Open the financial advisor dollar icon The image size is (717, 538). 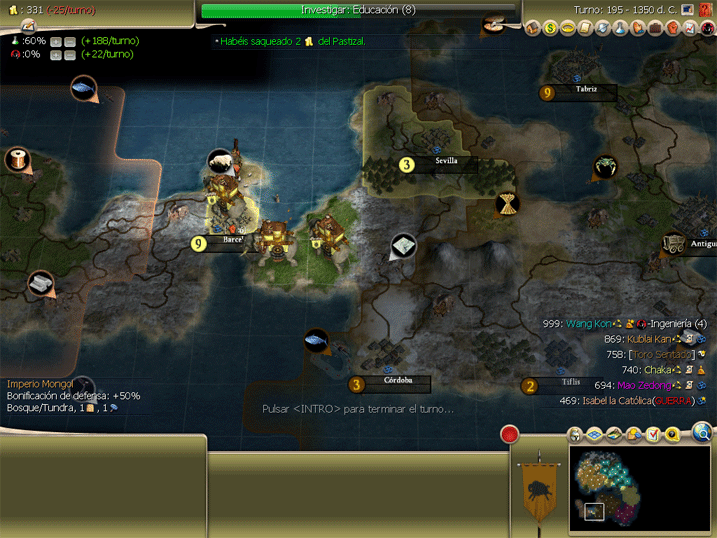550,29
